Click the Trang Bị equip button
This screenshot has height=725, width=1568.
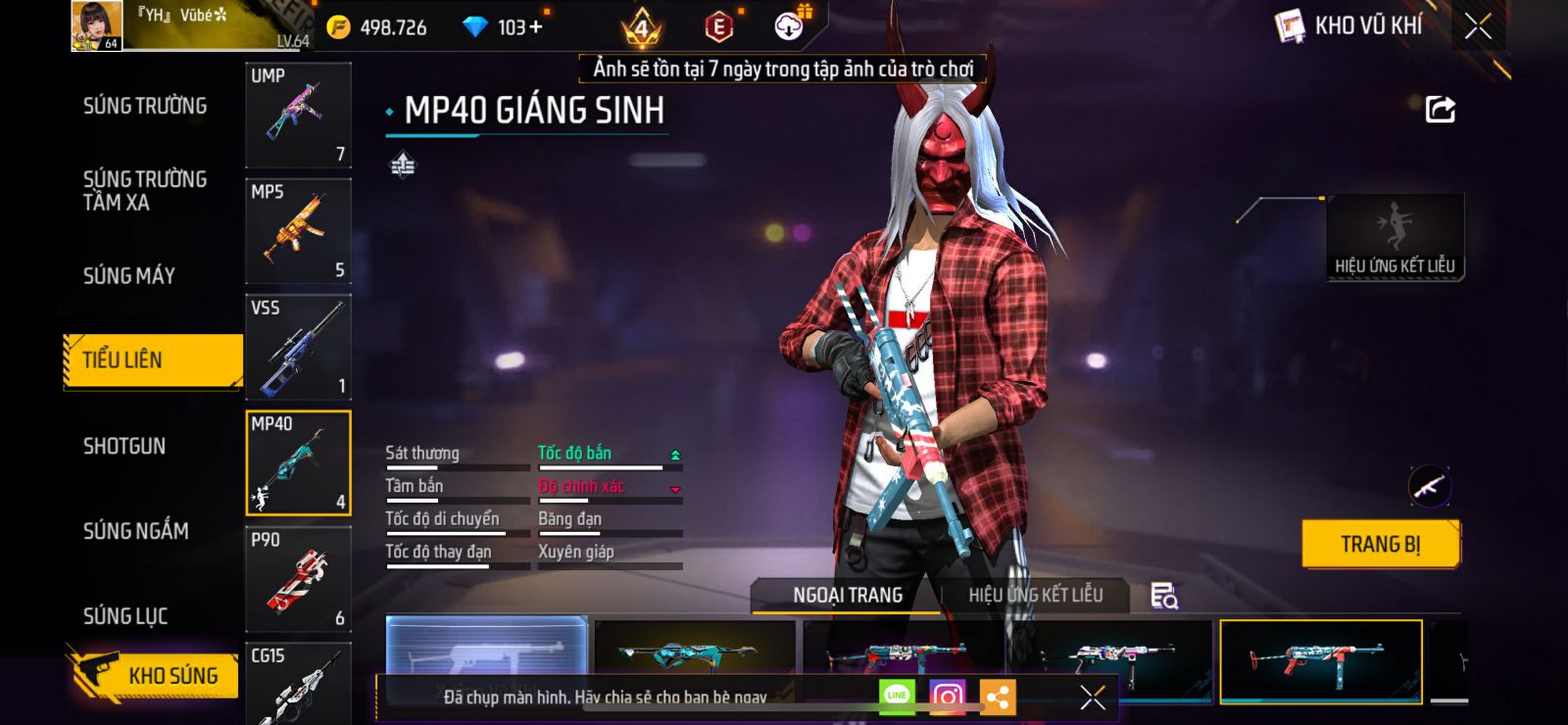tap(1380, 545)
